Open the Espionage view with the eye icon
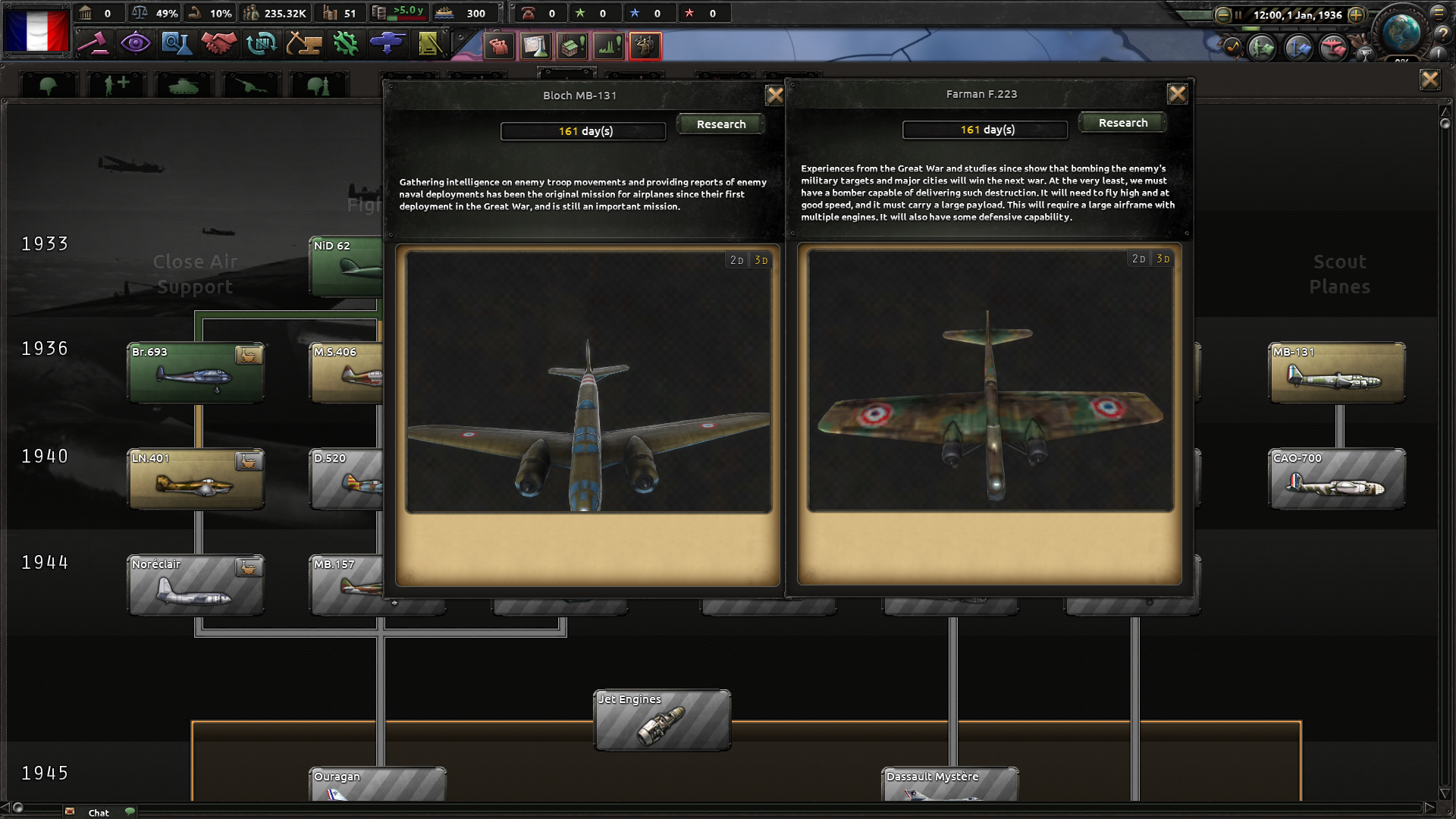The image size is (1456, 819). pos(136,45)
